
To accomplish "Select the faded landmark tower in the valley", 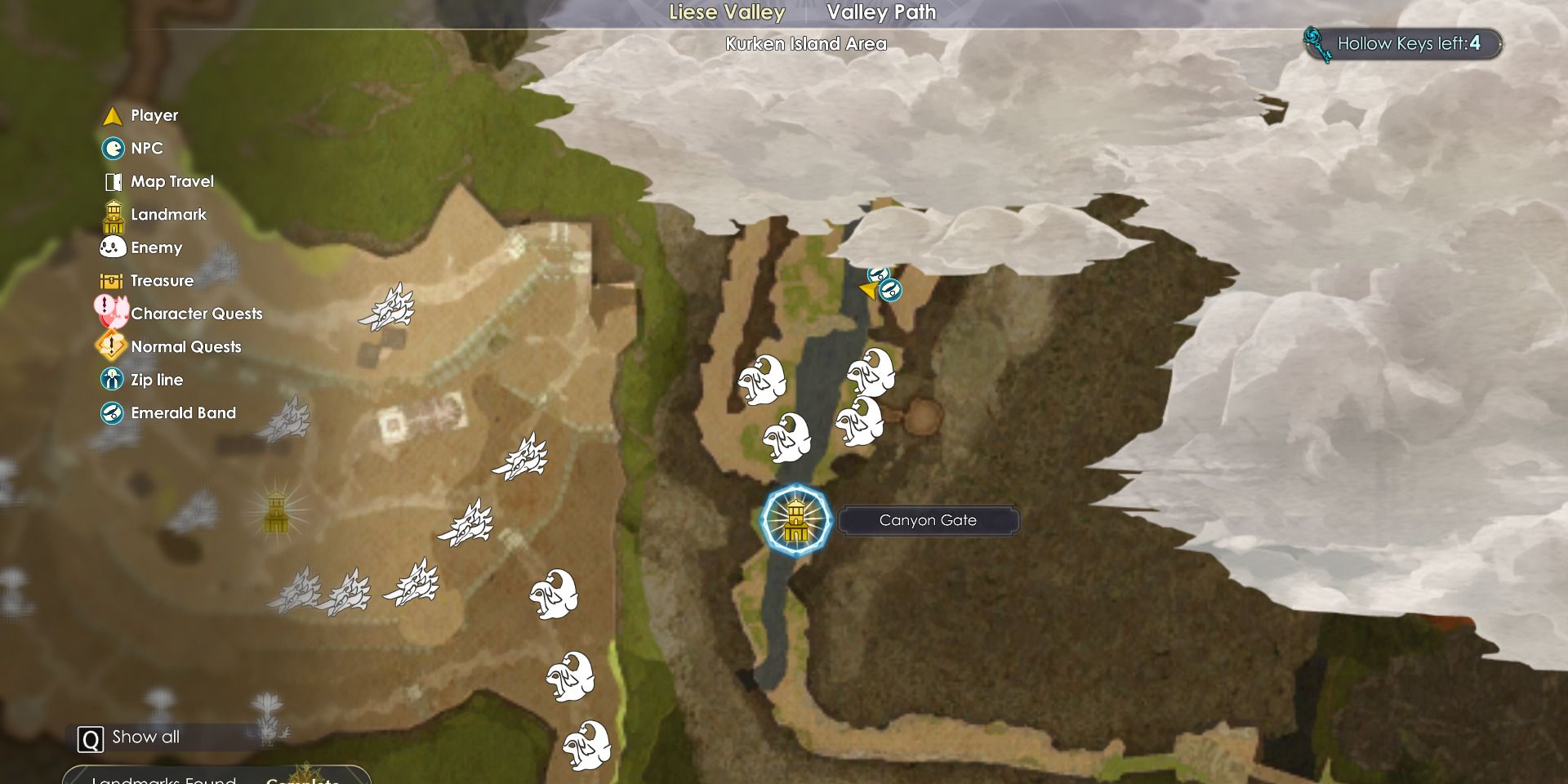I will coord(276,511).
